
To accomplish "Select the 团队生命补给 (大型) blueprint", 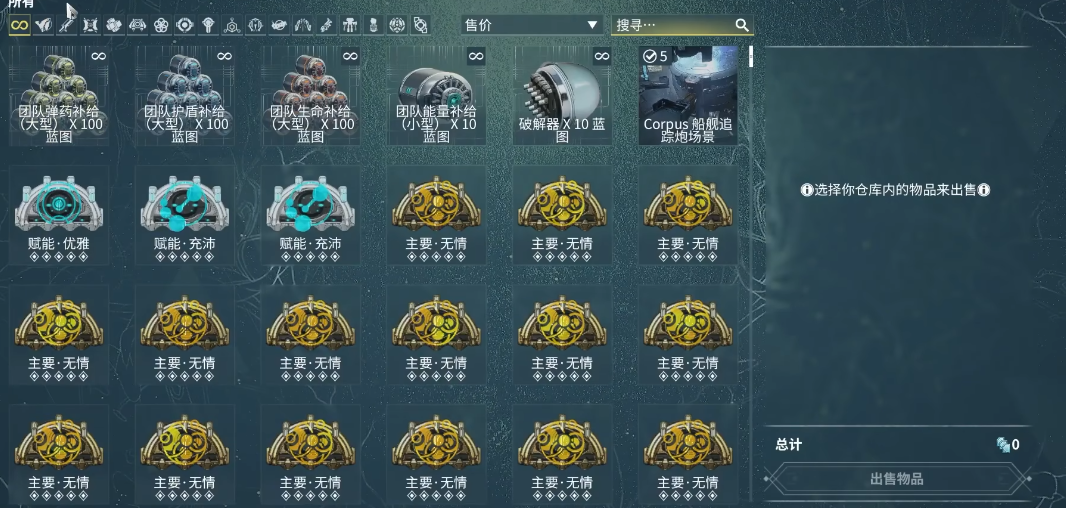I will point(311,96).
